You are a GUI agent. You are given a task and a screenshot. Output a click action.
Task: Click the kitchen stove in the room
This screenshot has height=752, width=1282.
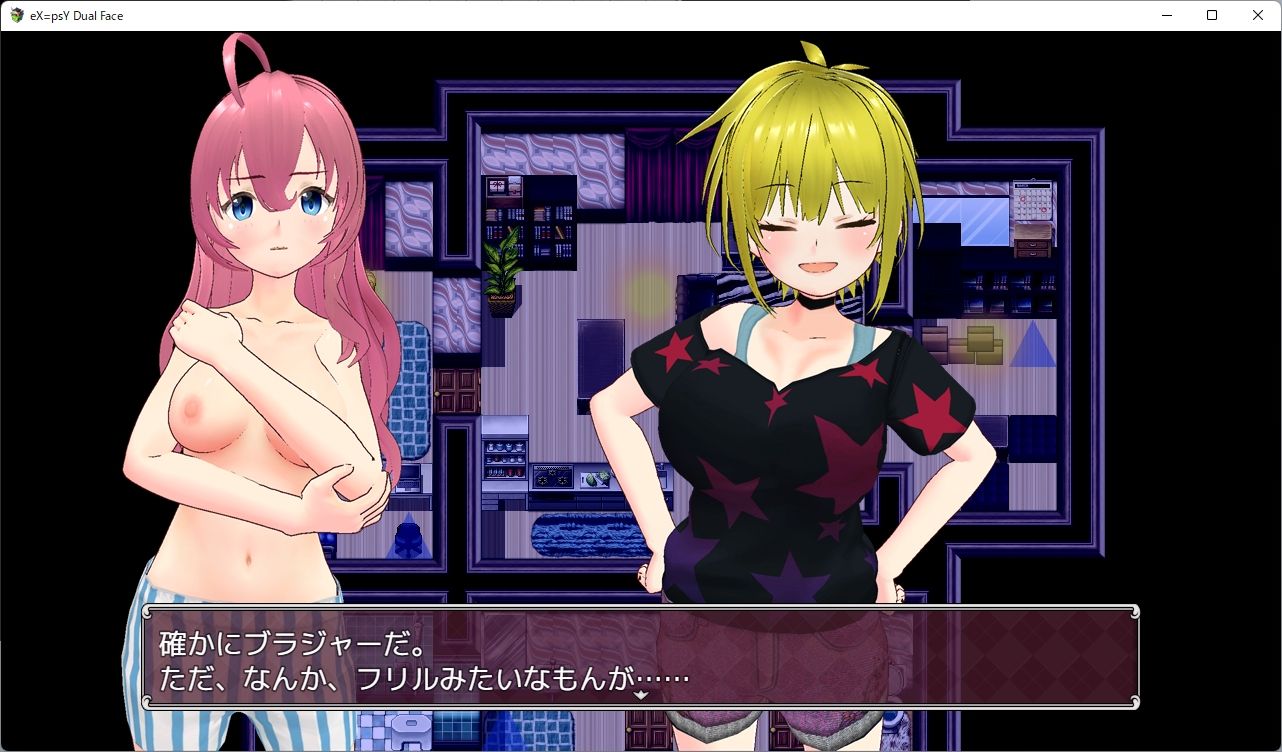pos(553,477)
